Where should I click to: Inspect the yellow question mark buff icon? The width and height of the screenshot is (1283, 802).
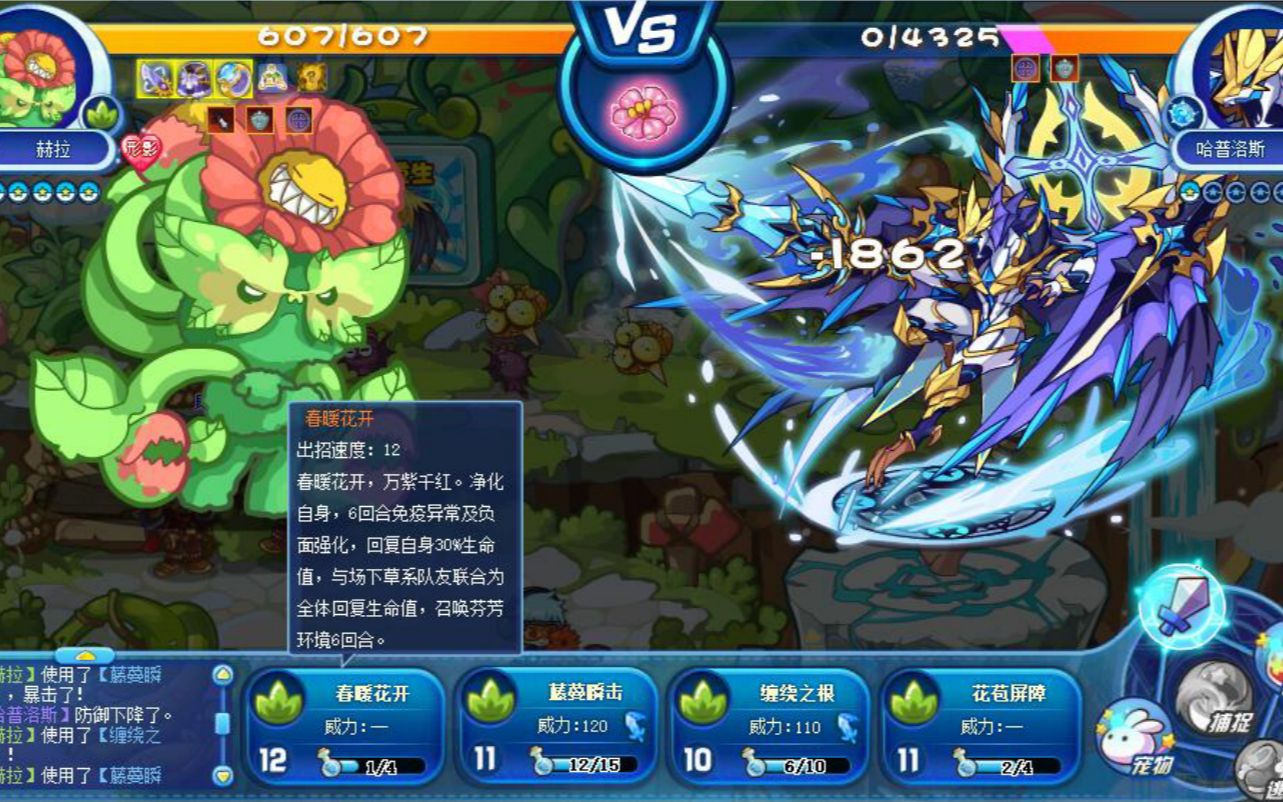click(x=312, y=77)
